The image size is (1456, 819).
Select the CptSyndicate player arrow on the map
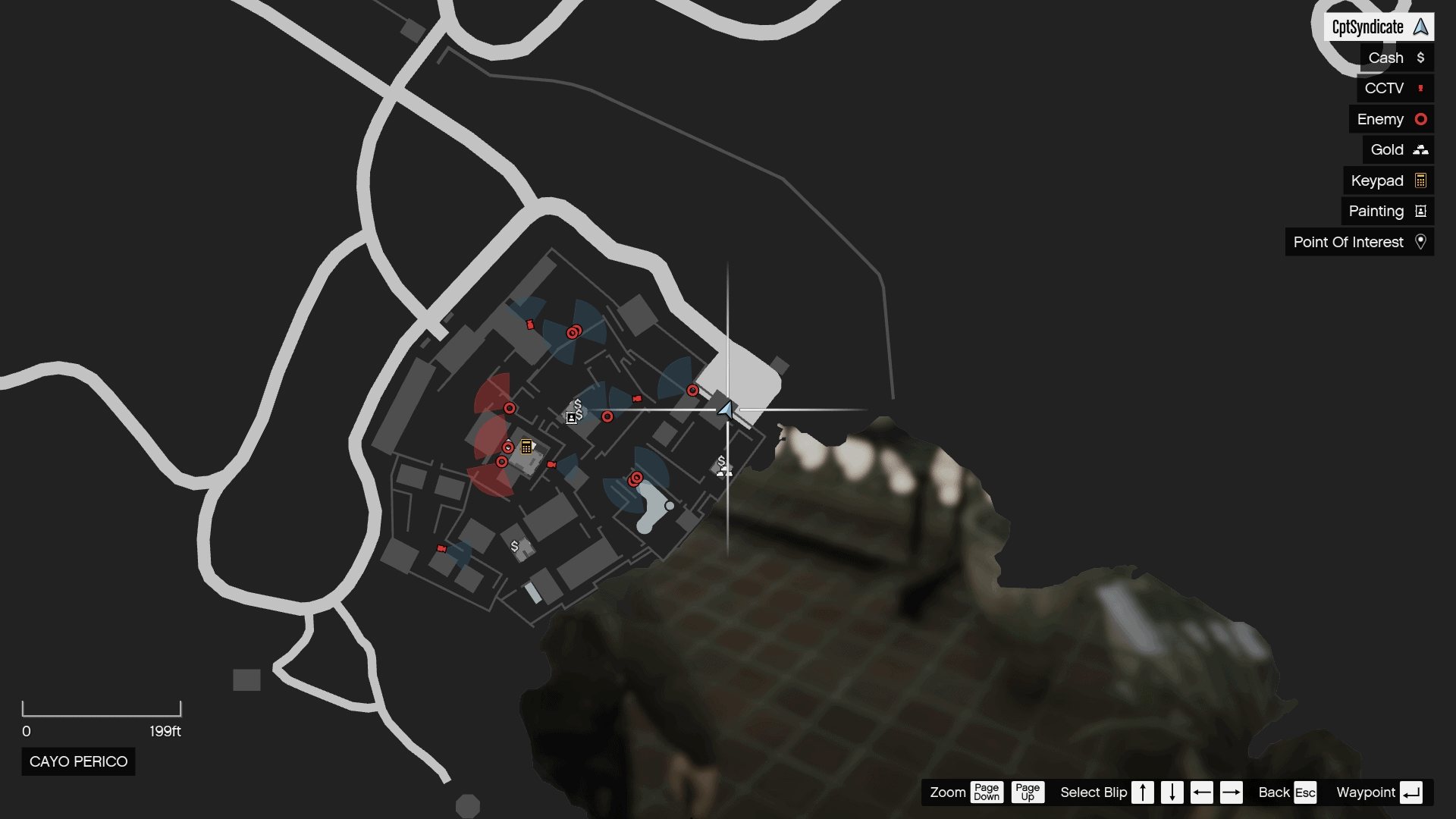726,410
